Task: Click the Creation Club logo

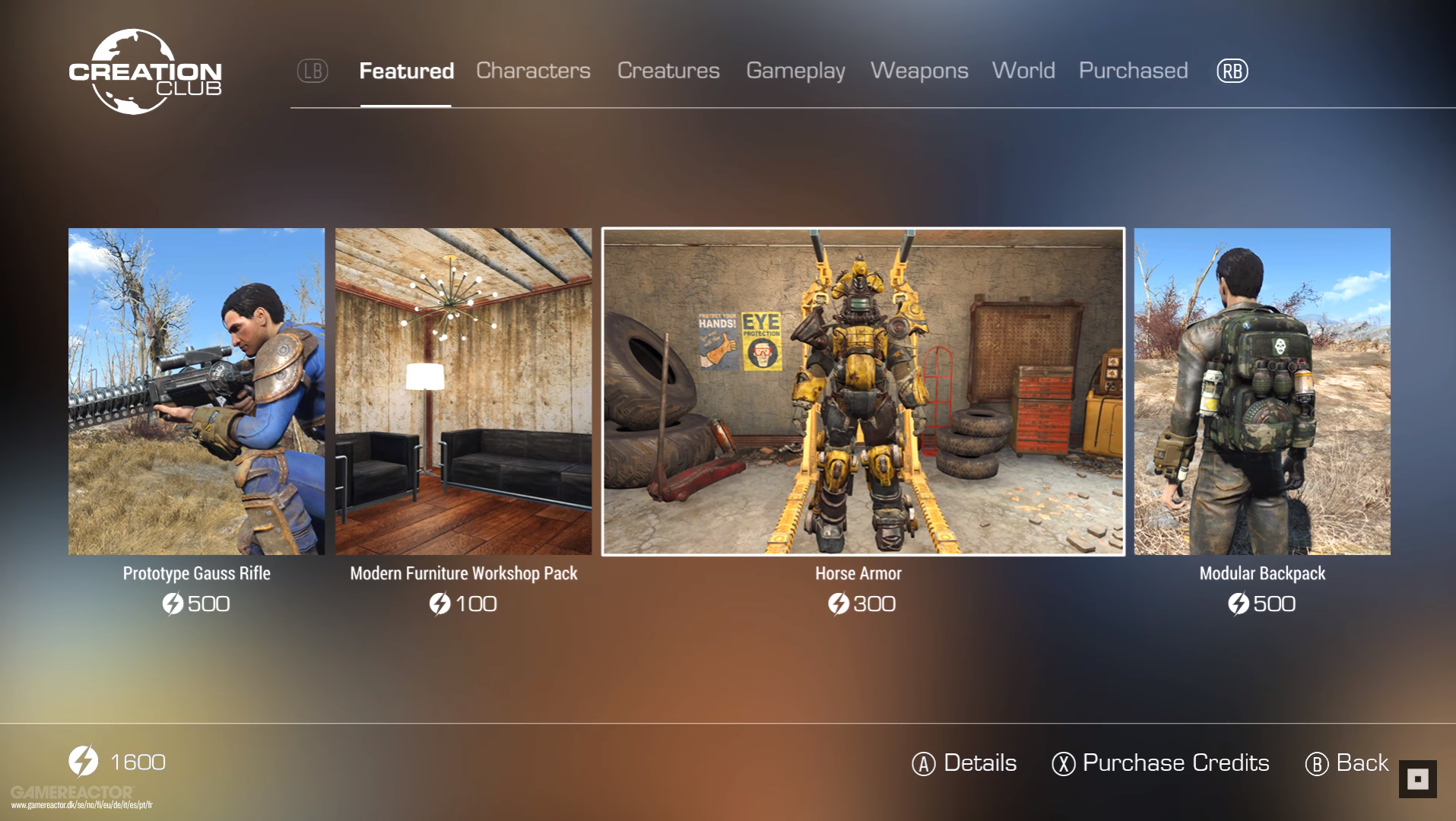Action: pos(147,71)
